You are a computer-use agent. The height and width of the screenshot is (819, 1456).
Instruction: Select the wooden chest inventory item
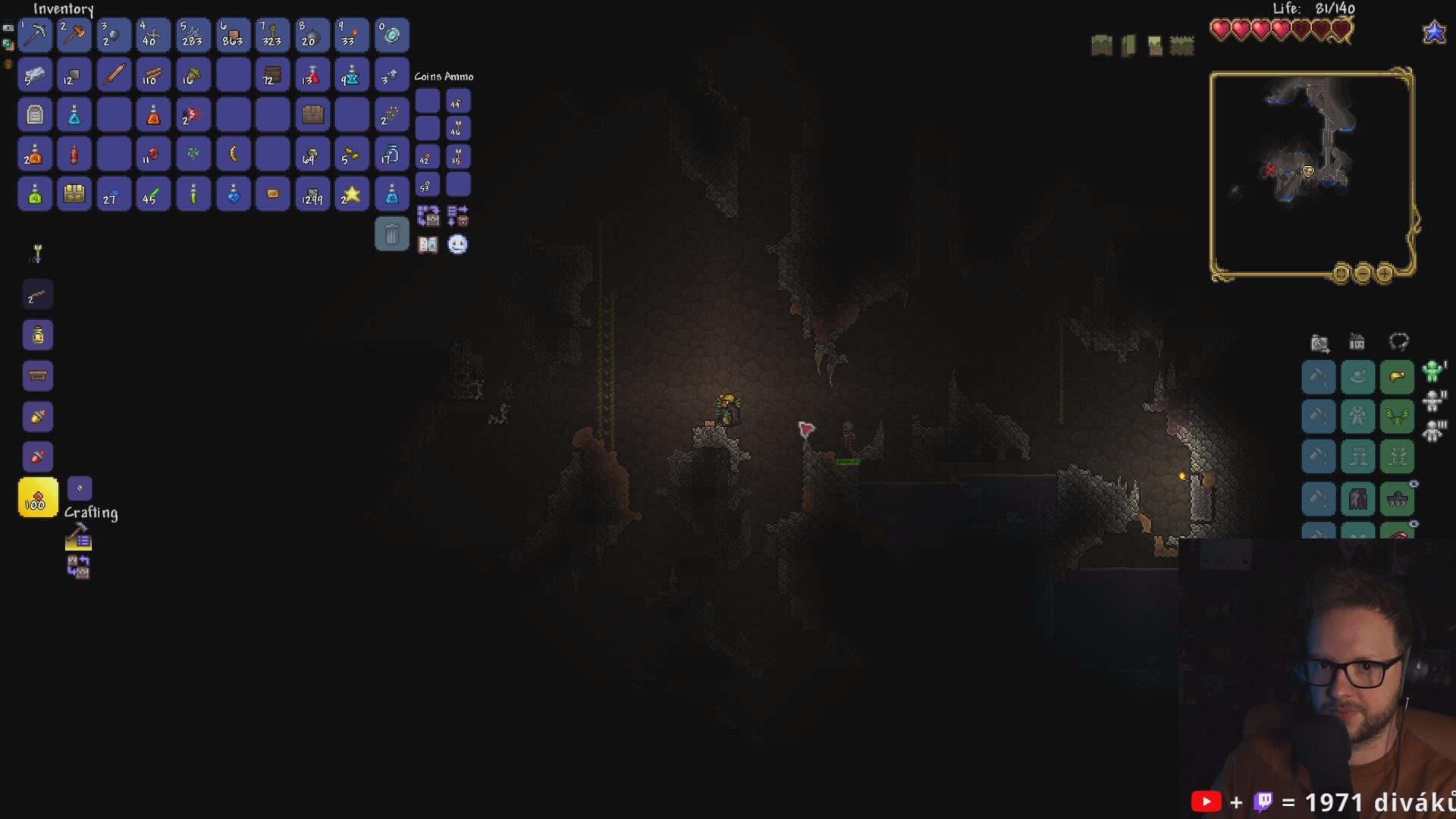(312, 115)
